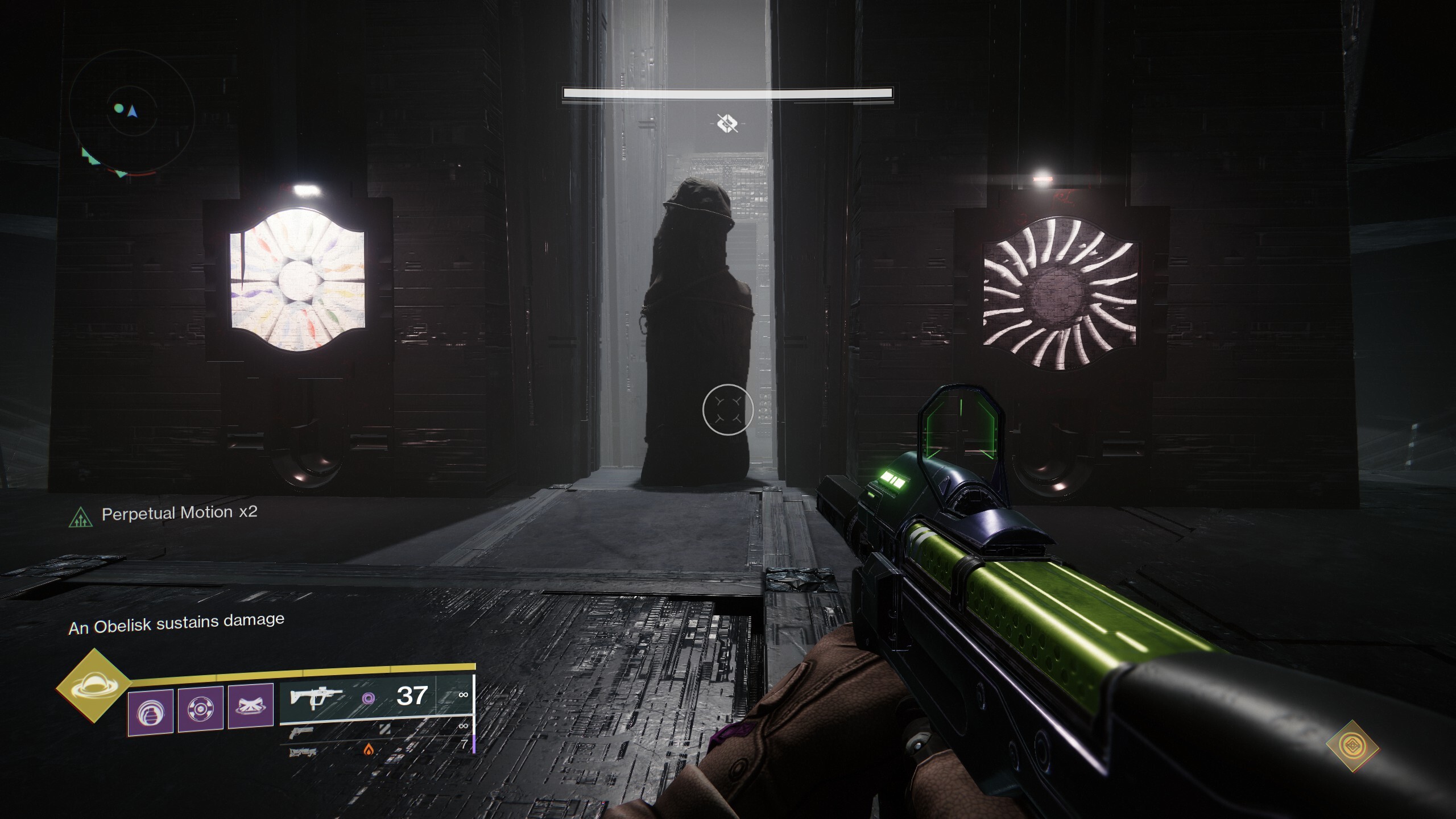The height and width of the screenshot is (819, 1456).
Task: Click the Perpetual Motion buff icon
Action: (x=81, y=517)
